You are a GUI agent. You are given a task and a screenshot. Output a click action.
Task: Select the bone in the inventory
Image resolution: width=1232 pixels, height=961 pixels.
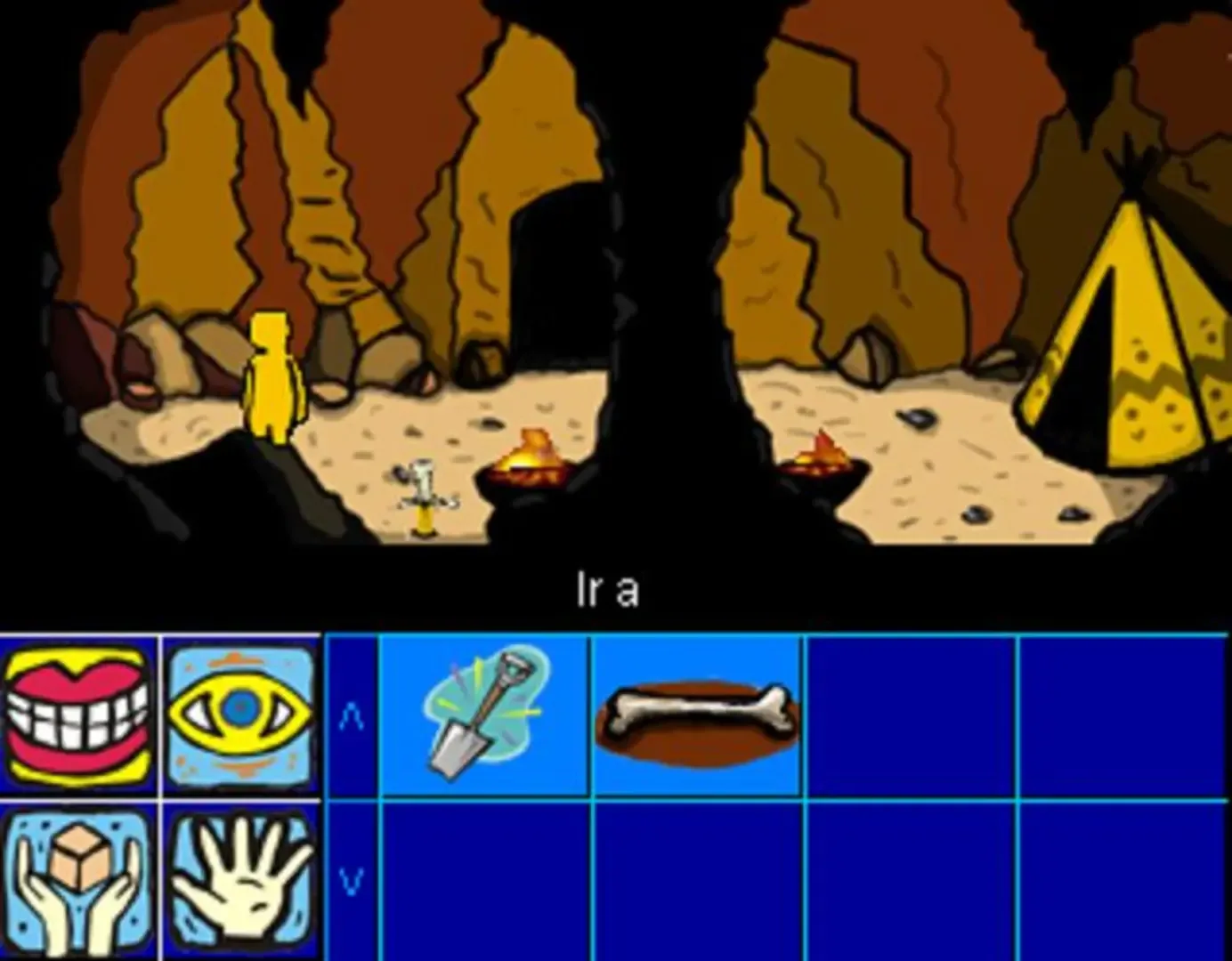pyautogui.click(x=697, y=712)
